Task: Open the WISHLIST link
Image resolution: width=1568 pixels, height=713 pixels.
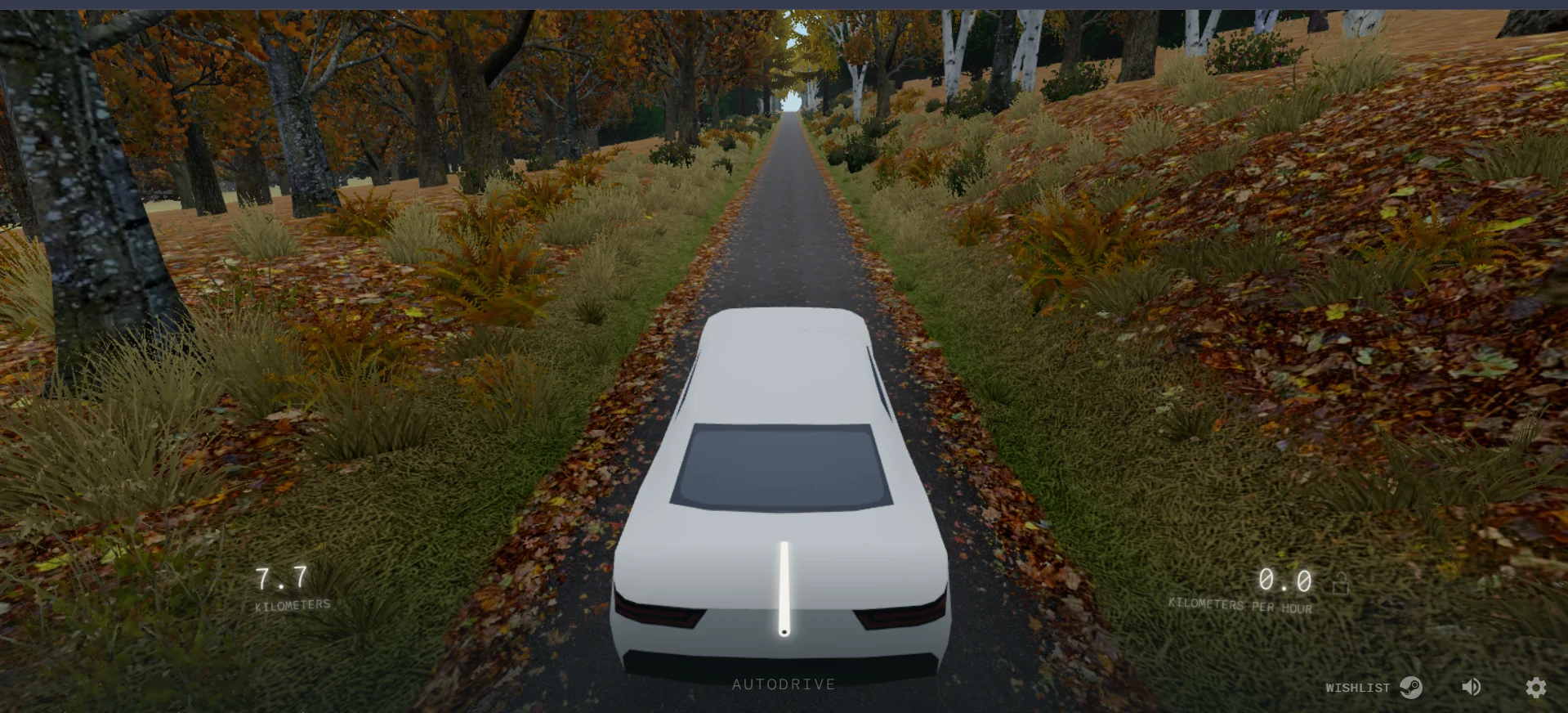Action: coord(1358,688)
